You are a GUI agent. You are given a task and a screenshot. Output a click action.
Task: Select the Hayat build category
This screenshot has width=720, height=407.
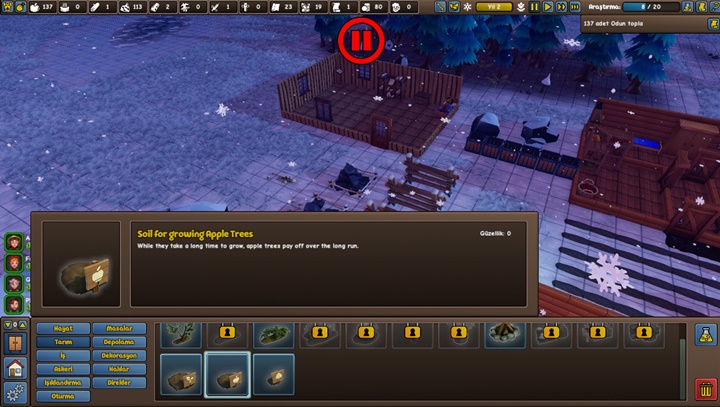(63, 328)
